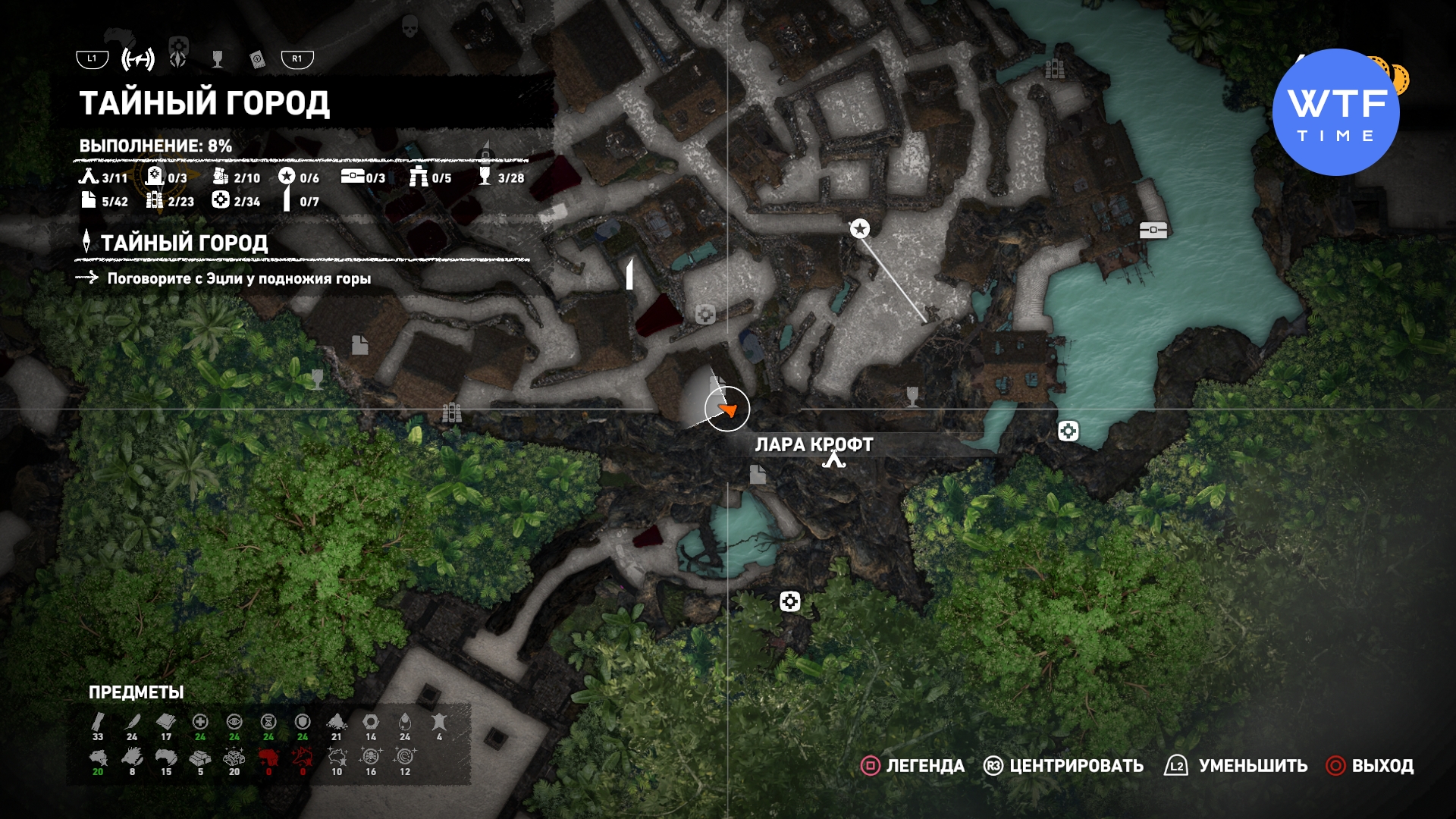1456x819 pixels.
Task: Open the goblet challenges tab
Action: tap(218, 58)
